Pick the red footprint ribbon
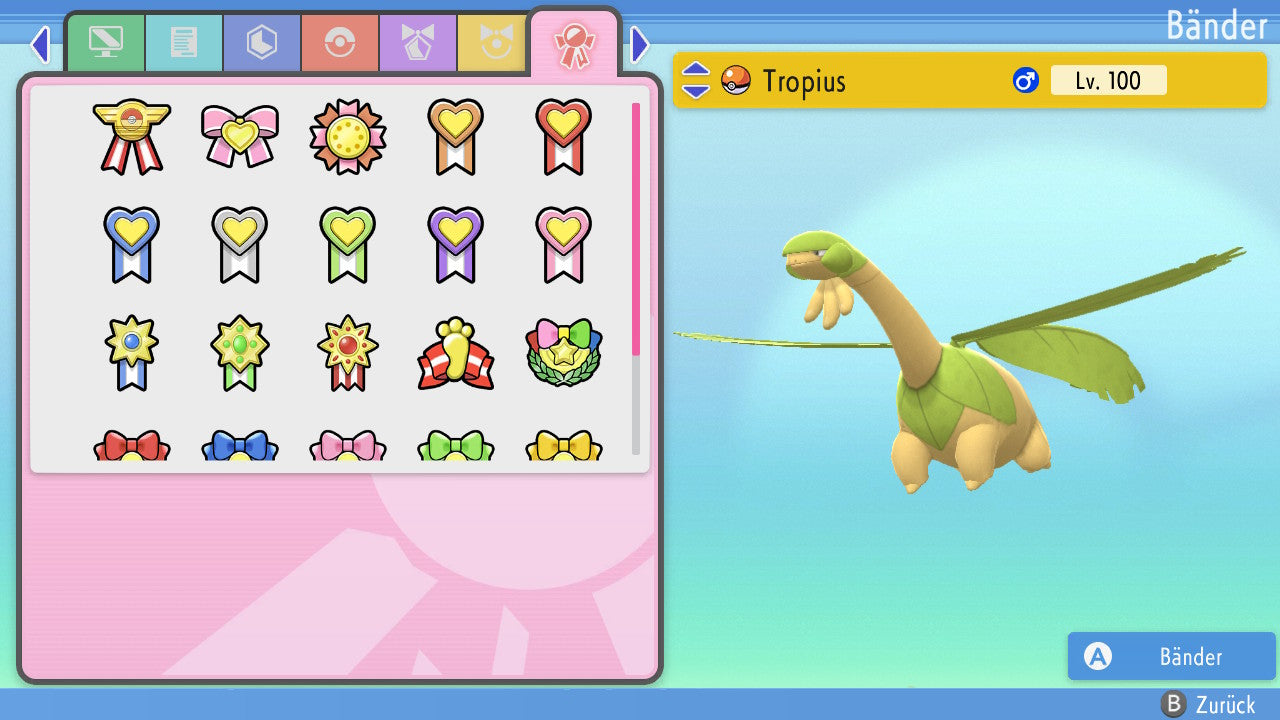 coord(455,355)
